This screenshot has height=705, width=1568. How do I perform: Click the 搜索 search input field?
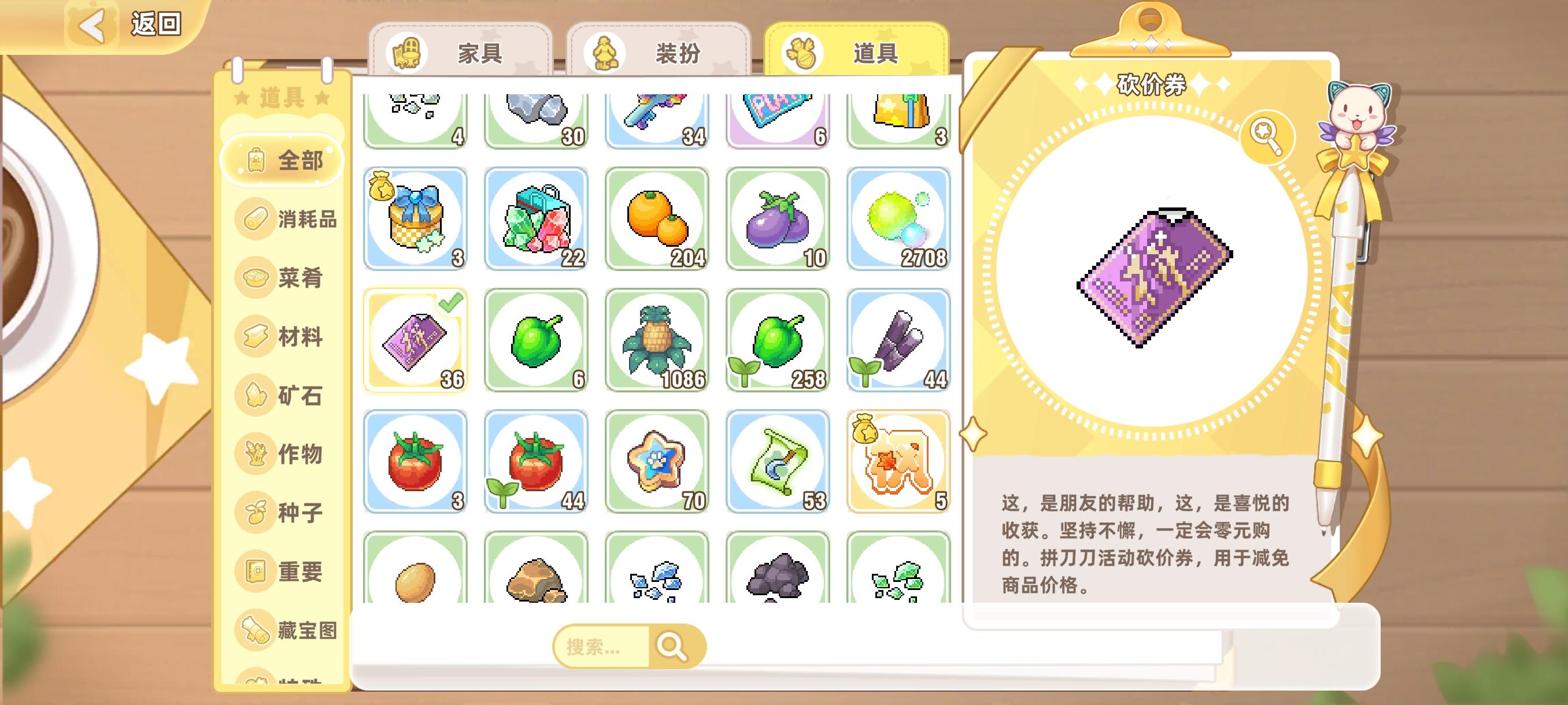[x=602, y=647]
